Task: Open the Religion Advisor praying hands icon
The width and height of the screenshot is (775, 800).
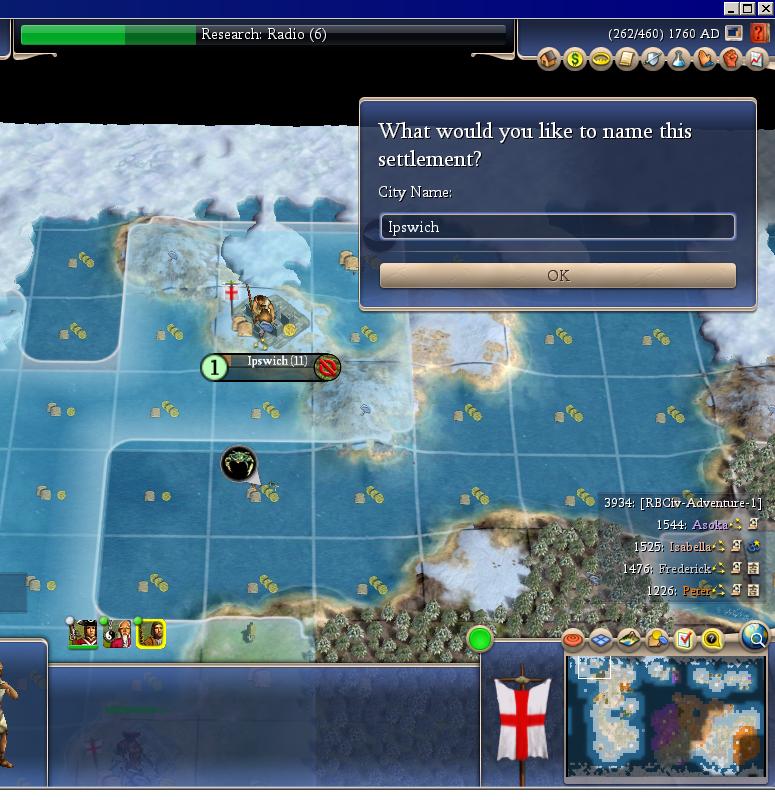Action: click(x=705, y=60)
